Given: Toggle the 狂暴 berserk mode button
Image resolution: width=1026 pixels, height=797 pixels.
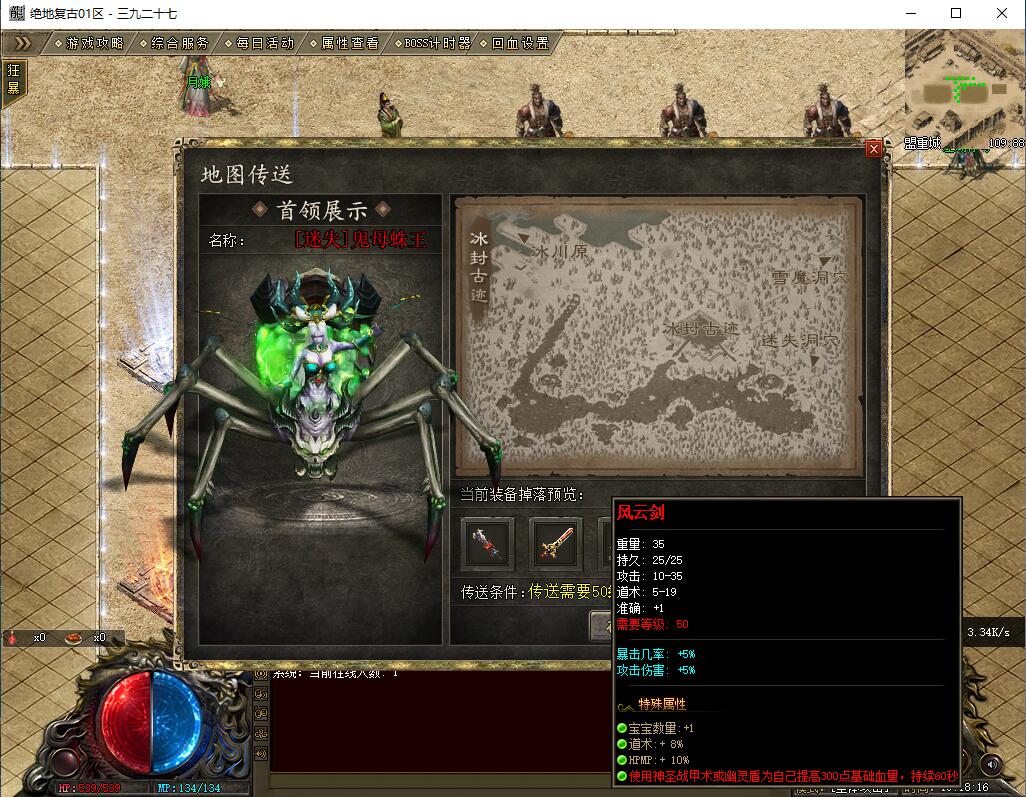Looking at the screenshot, I should [x=14, y=78].
